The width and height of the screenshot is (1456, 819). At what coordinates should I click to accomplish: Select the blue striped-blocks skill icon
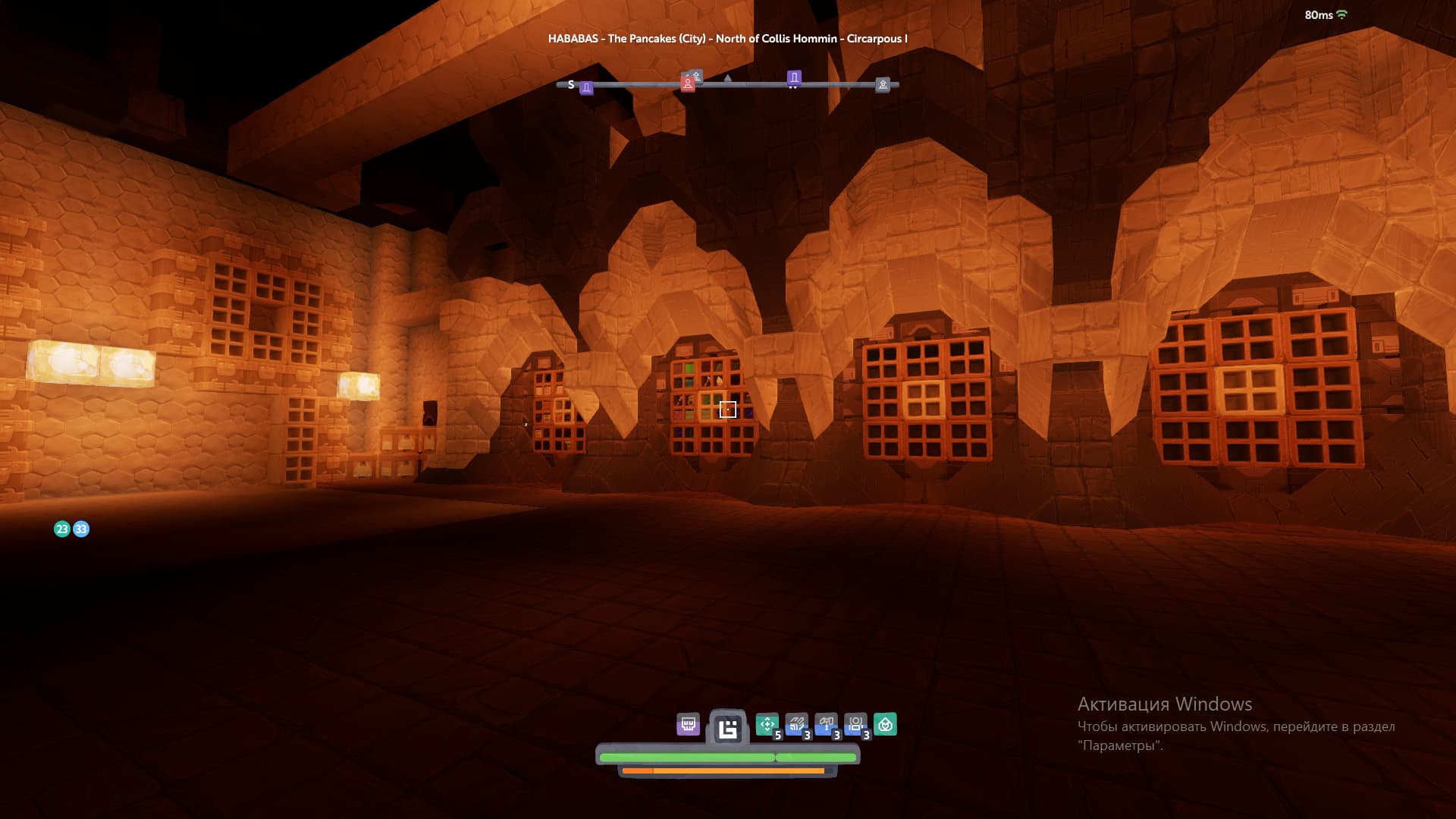point(796,724)
